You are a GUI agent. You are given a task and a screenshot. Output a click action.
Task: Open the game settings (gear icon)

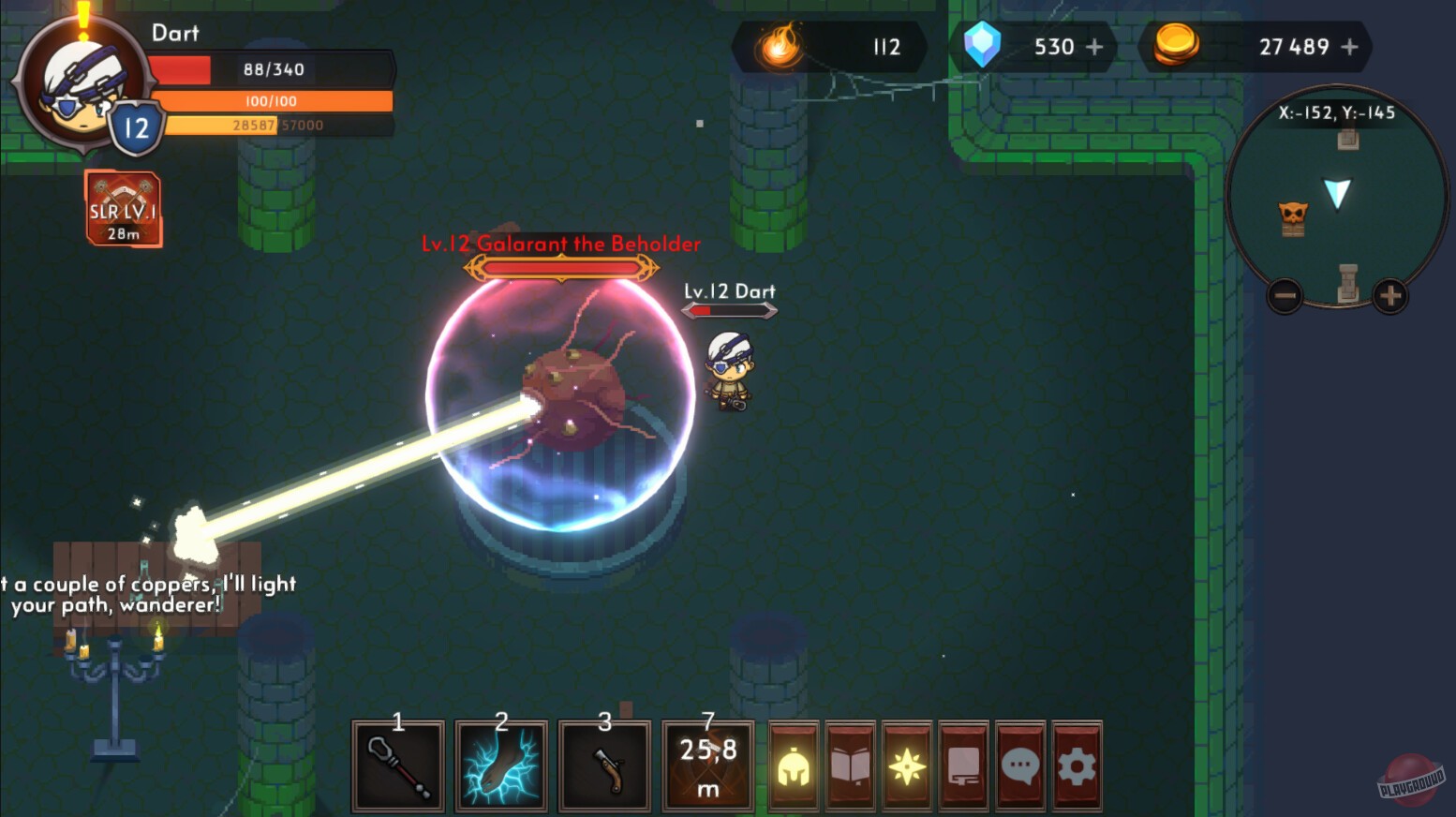click(x=1077, y=765)
